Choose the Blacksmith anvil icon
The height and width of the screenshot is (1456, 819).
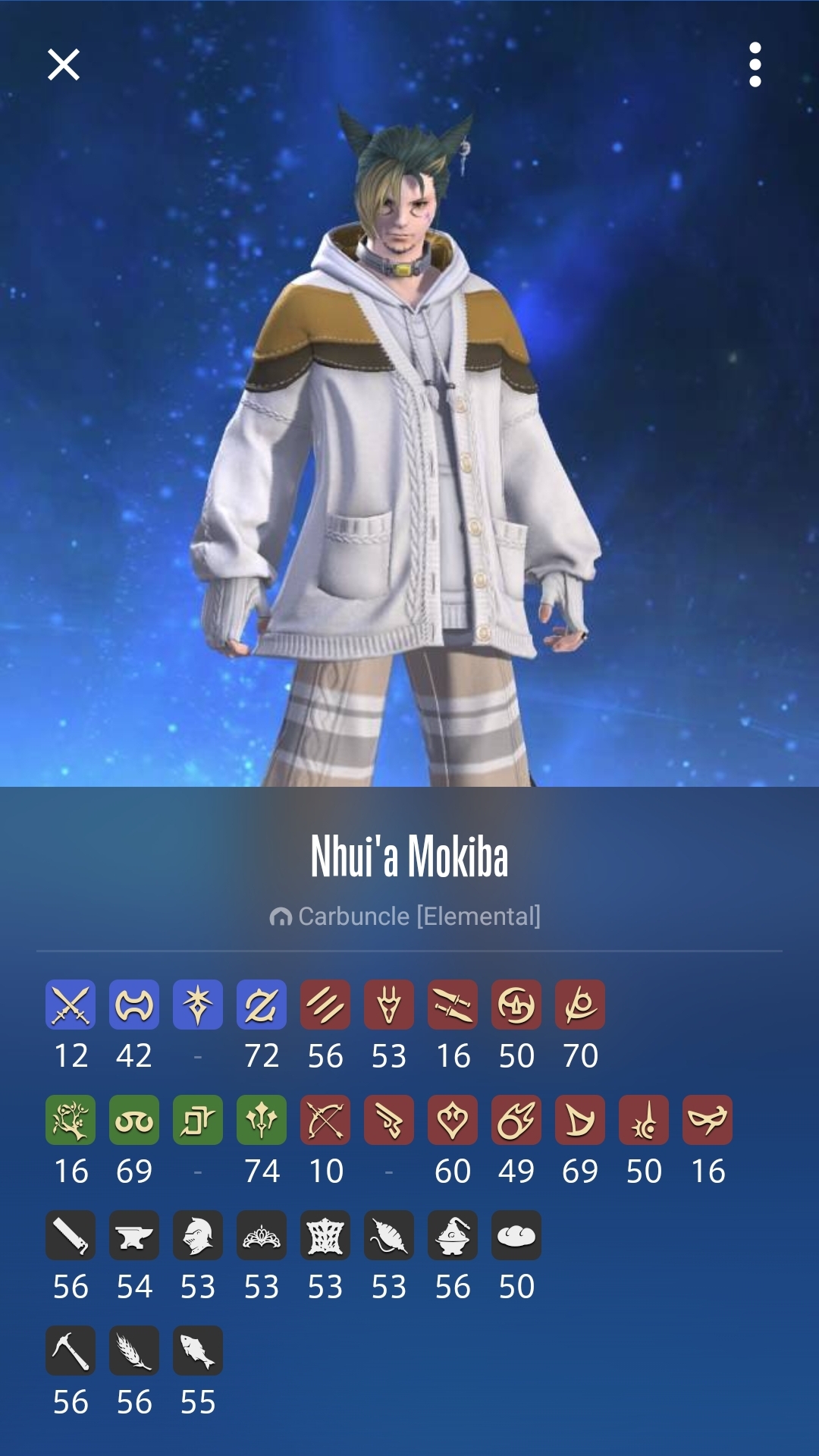click(134, 1235)
